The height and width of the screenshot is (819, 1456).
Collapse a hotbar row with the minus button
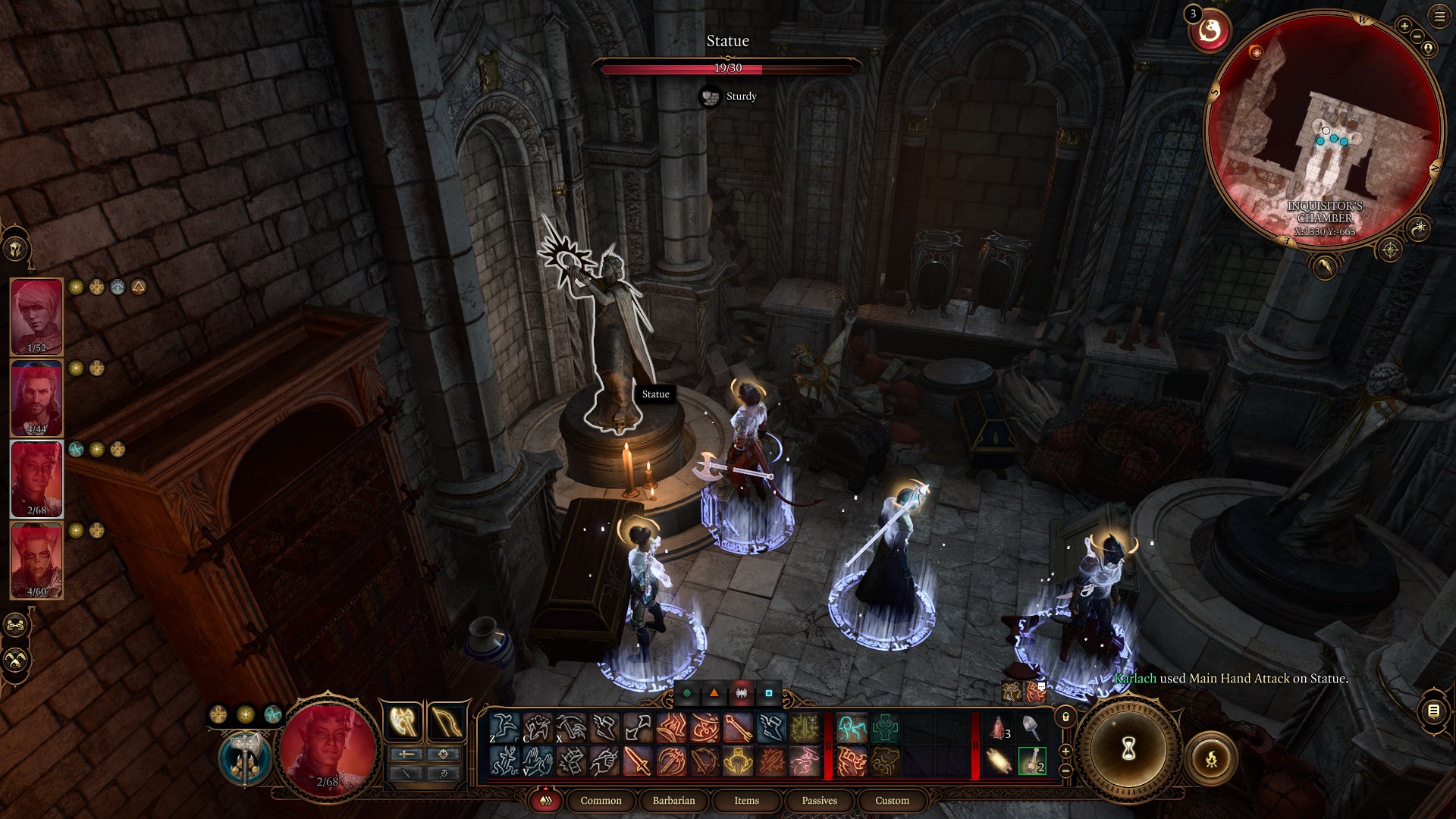1066,772
